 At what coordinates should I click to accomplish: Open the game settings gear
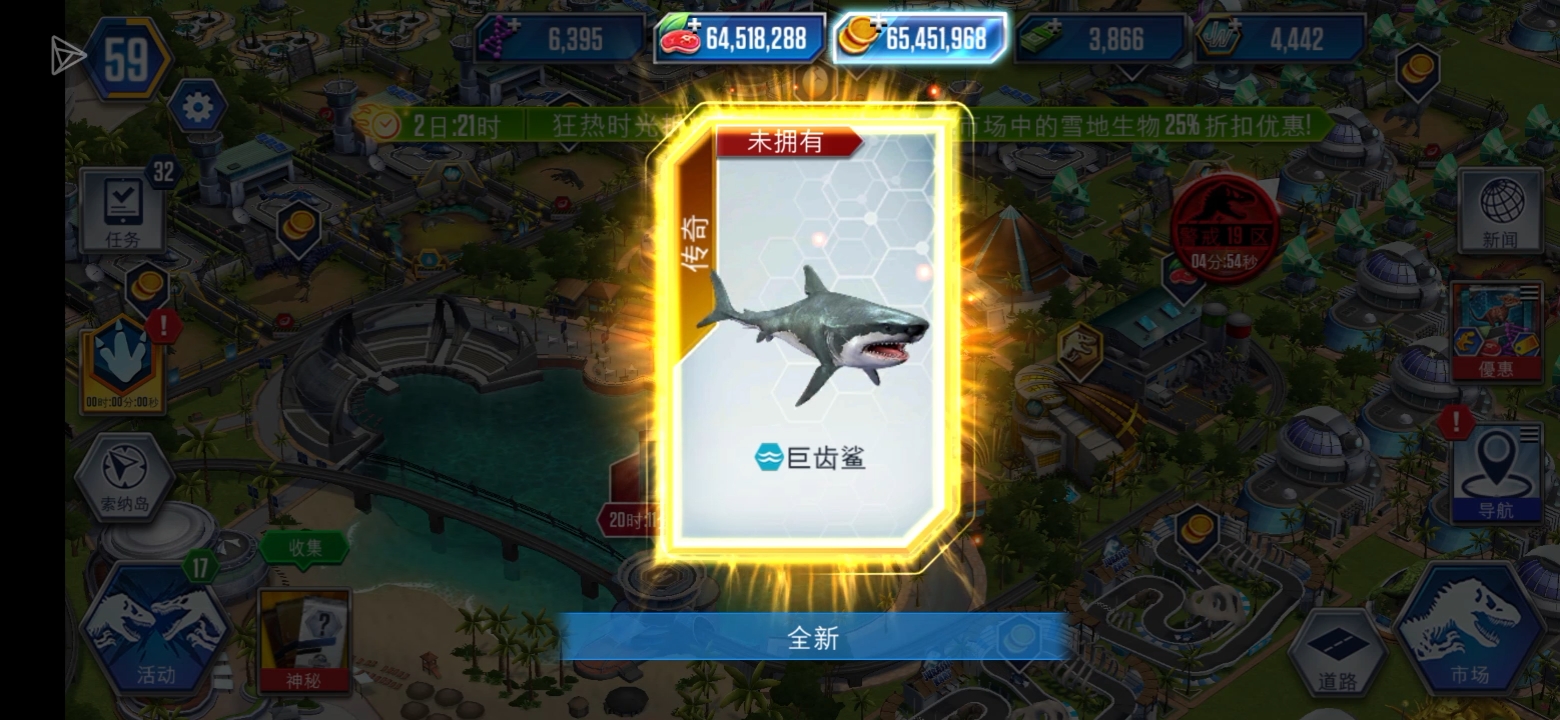199,104
